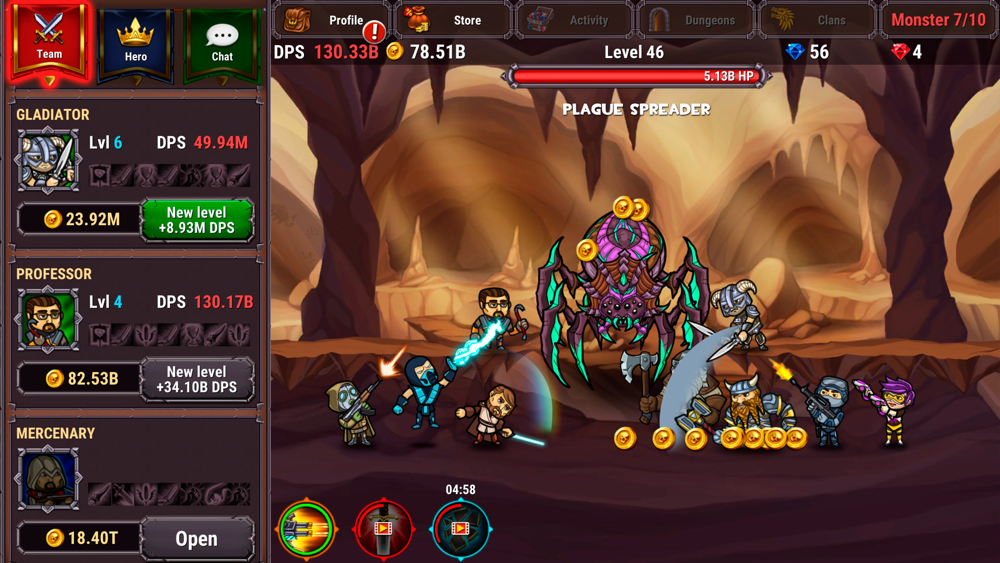Click the Monster 7/10 progress button
This screenshot has width=1000, height=563.
938,19
